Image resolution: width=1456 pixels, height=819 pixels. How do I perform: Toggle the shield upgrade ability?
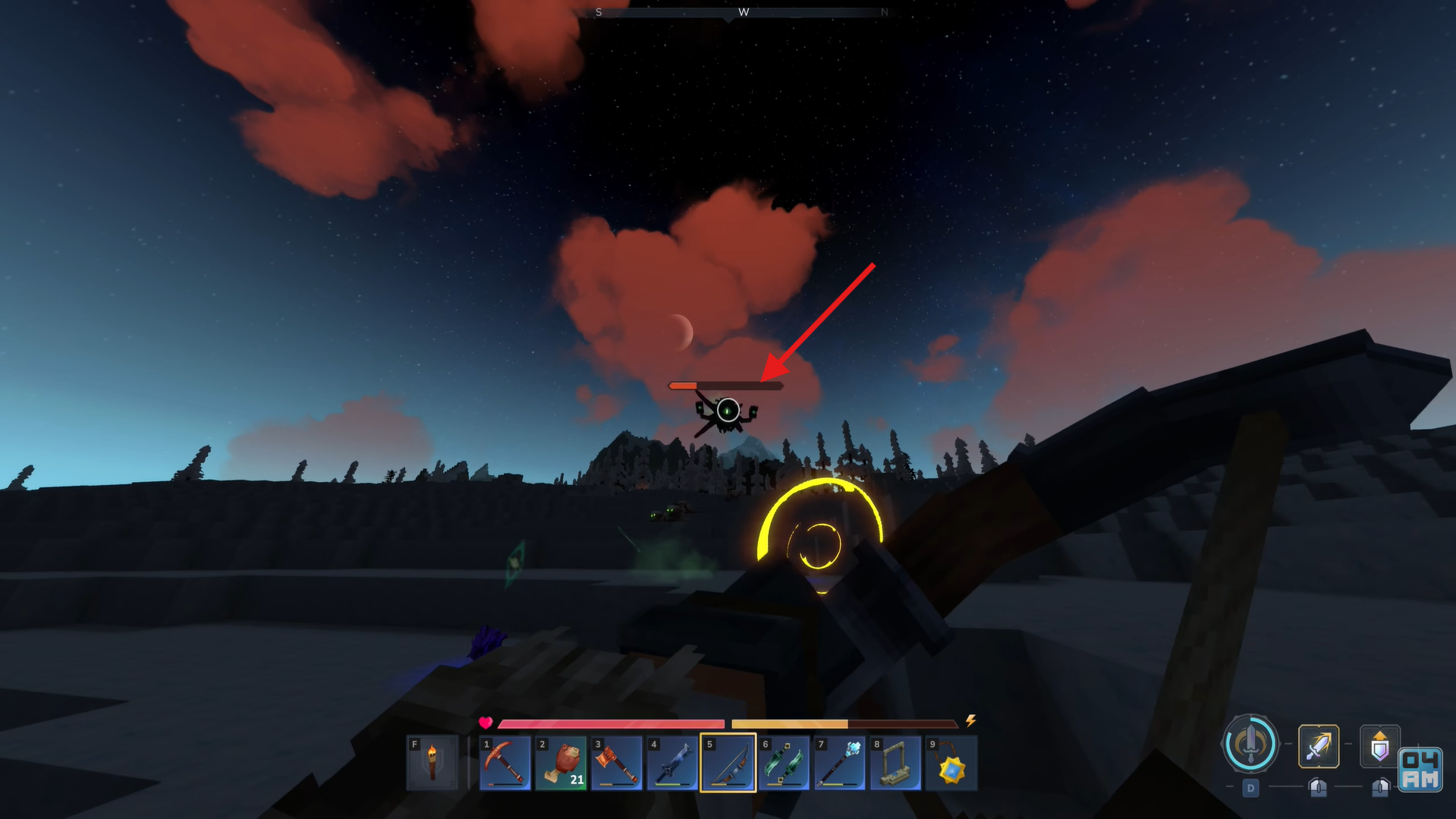click(1381, 746)
